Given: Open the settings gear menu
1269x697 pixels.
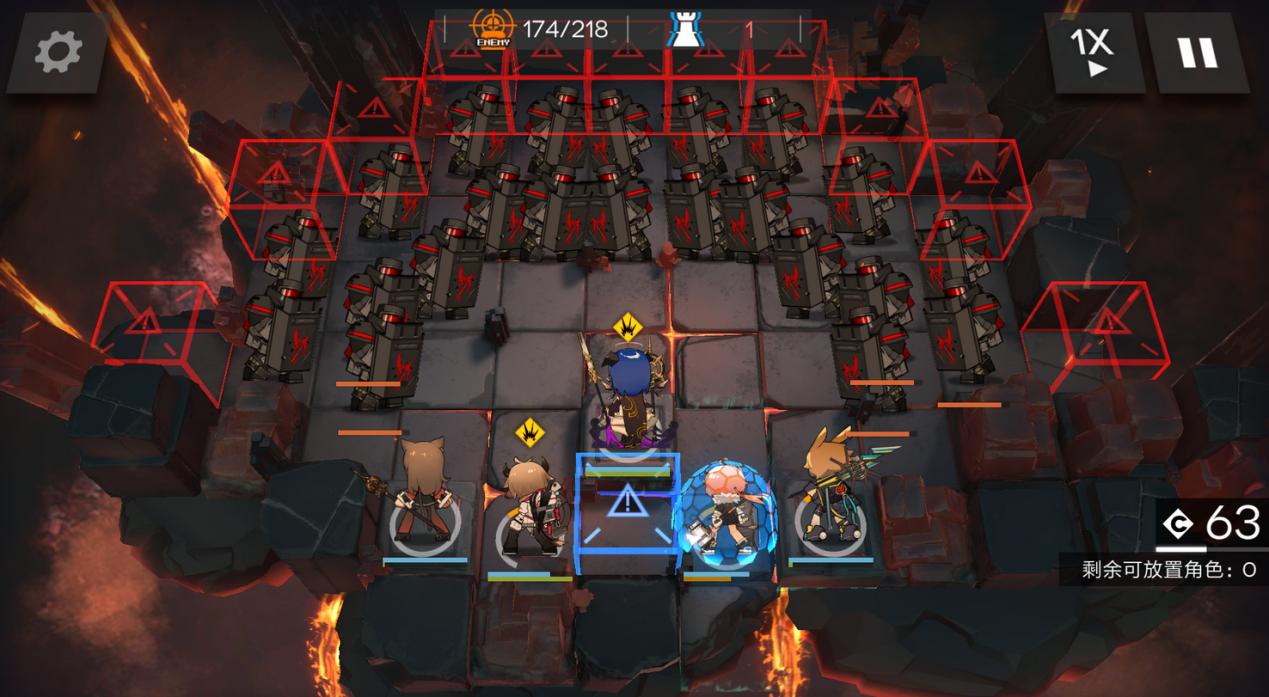Looking at the screenshot, I should (x=57, y=53).
